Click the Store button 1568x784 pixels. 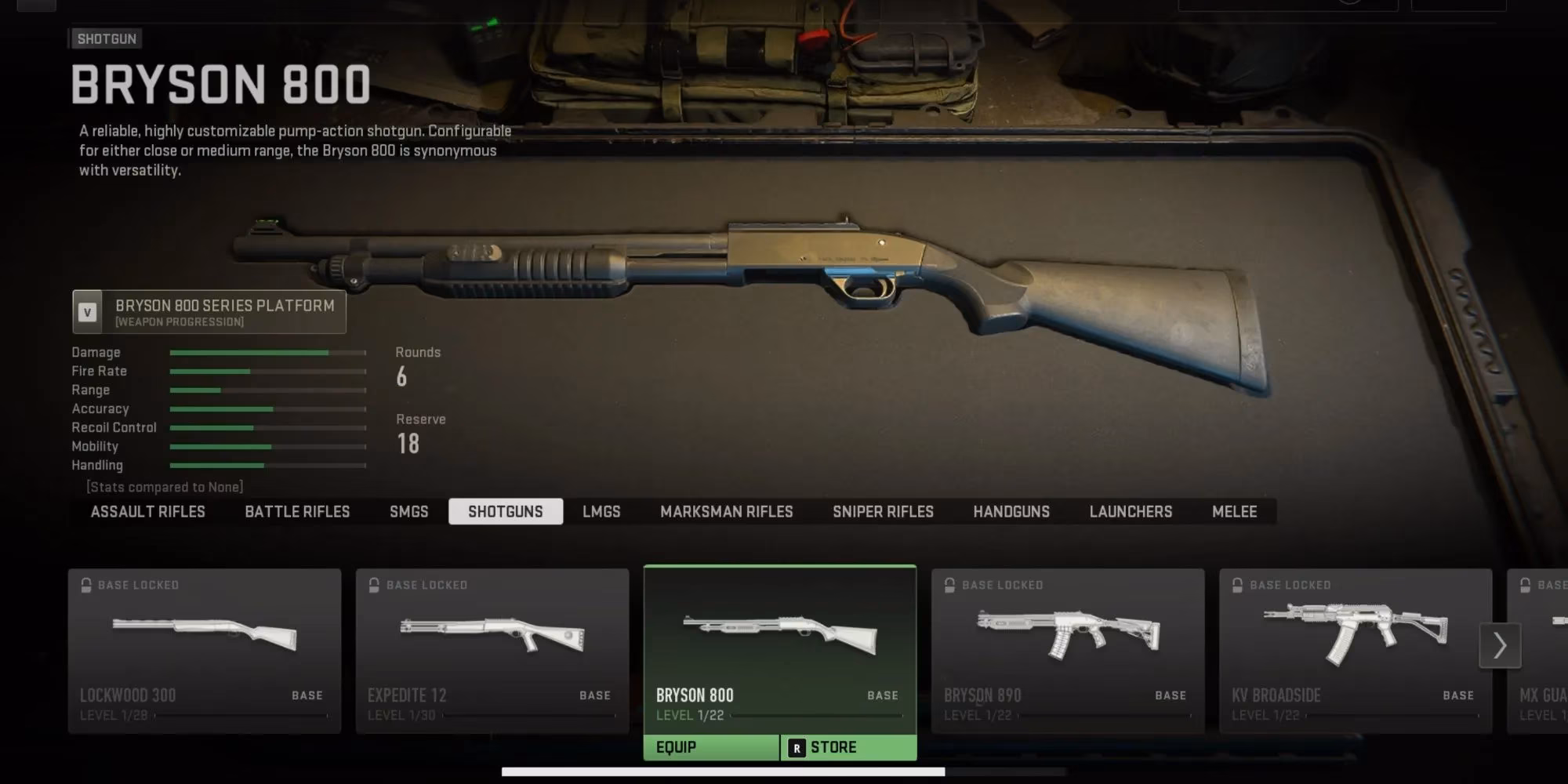tap(848, 748)
